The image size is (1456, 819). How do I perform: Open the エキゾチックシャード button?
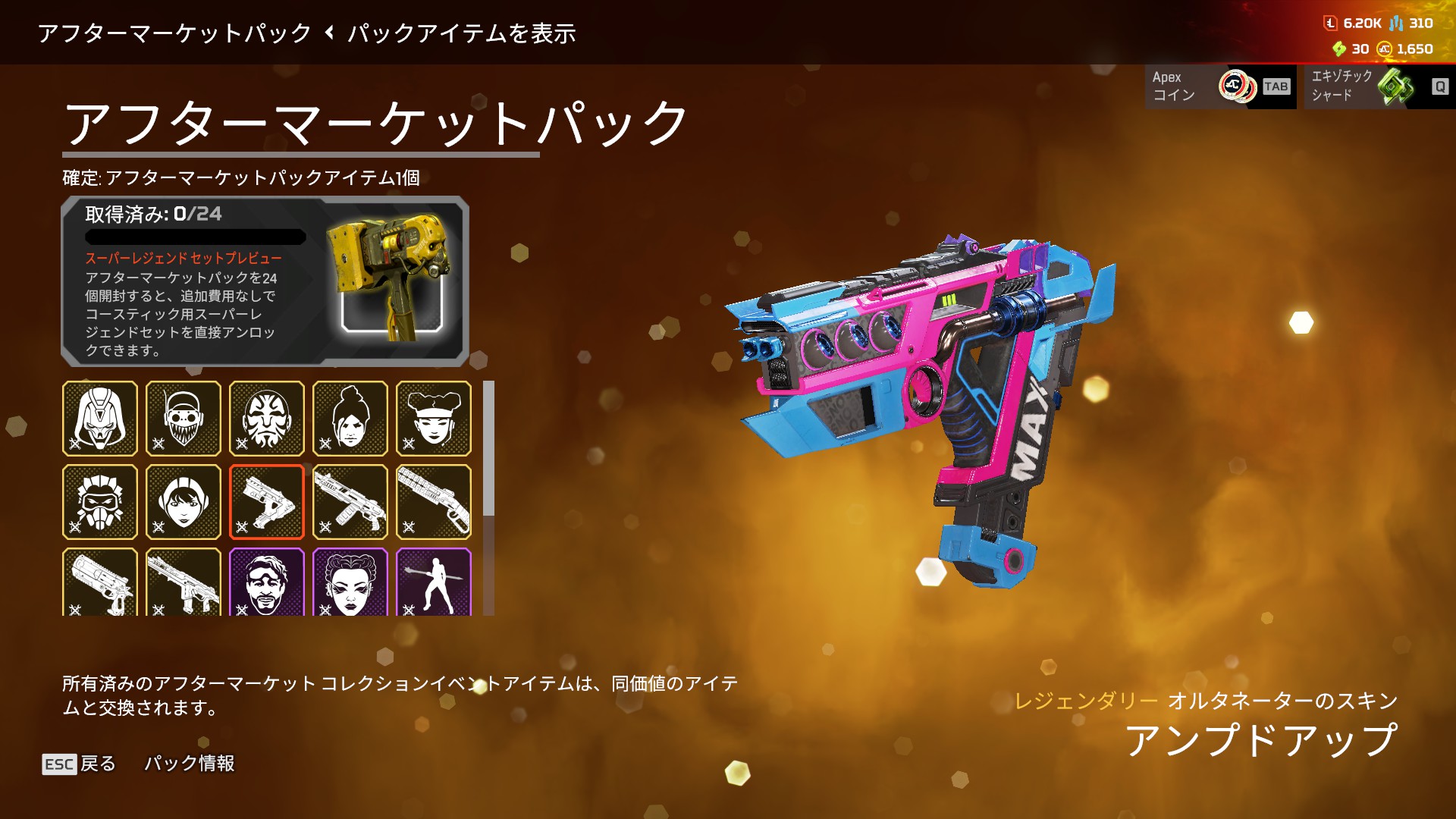1379,86
